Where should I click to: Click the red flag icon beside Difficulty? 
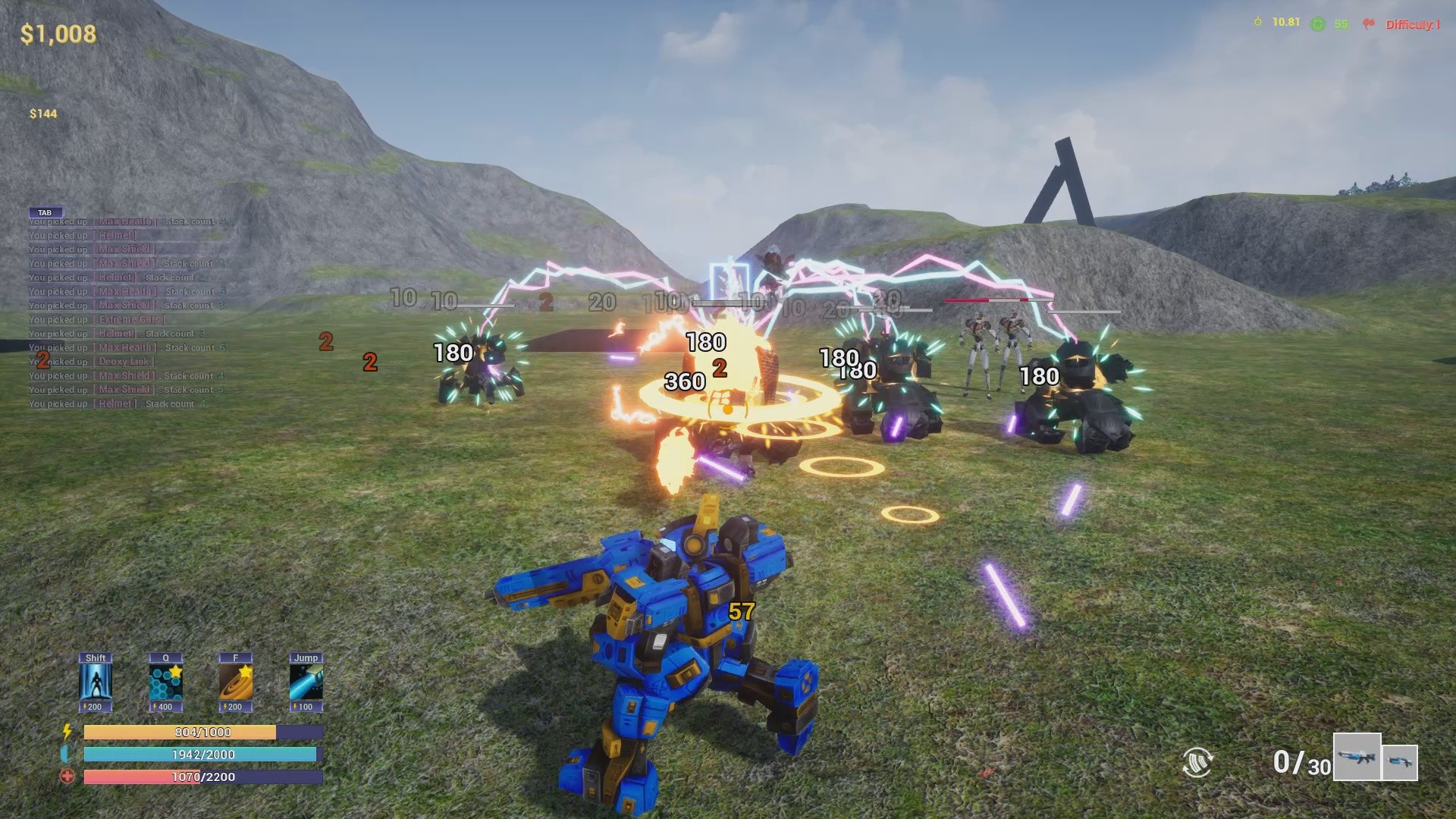1370,24
